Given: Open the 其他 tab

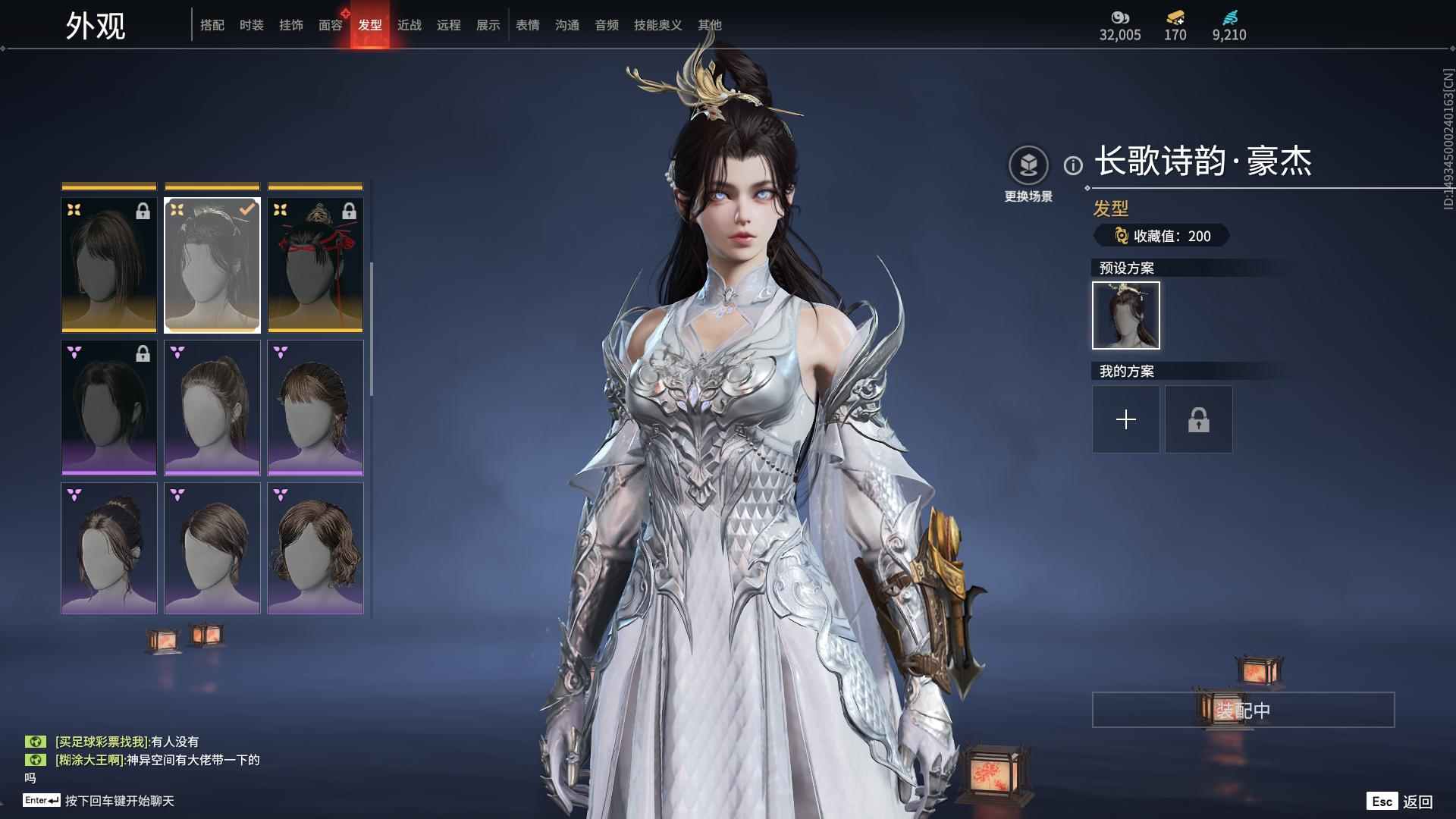Looking at the screenshot, I should [x=710, y=25].
